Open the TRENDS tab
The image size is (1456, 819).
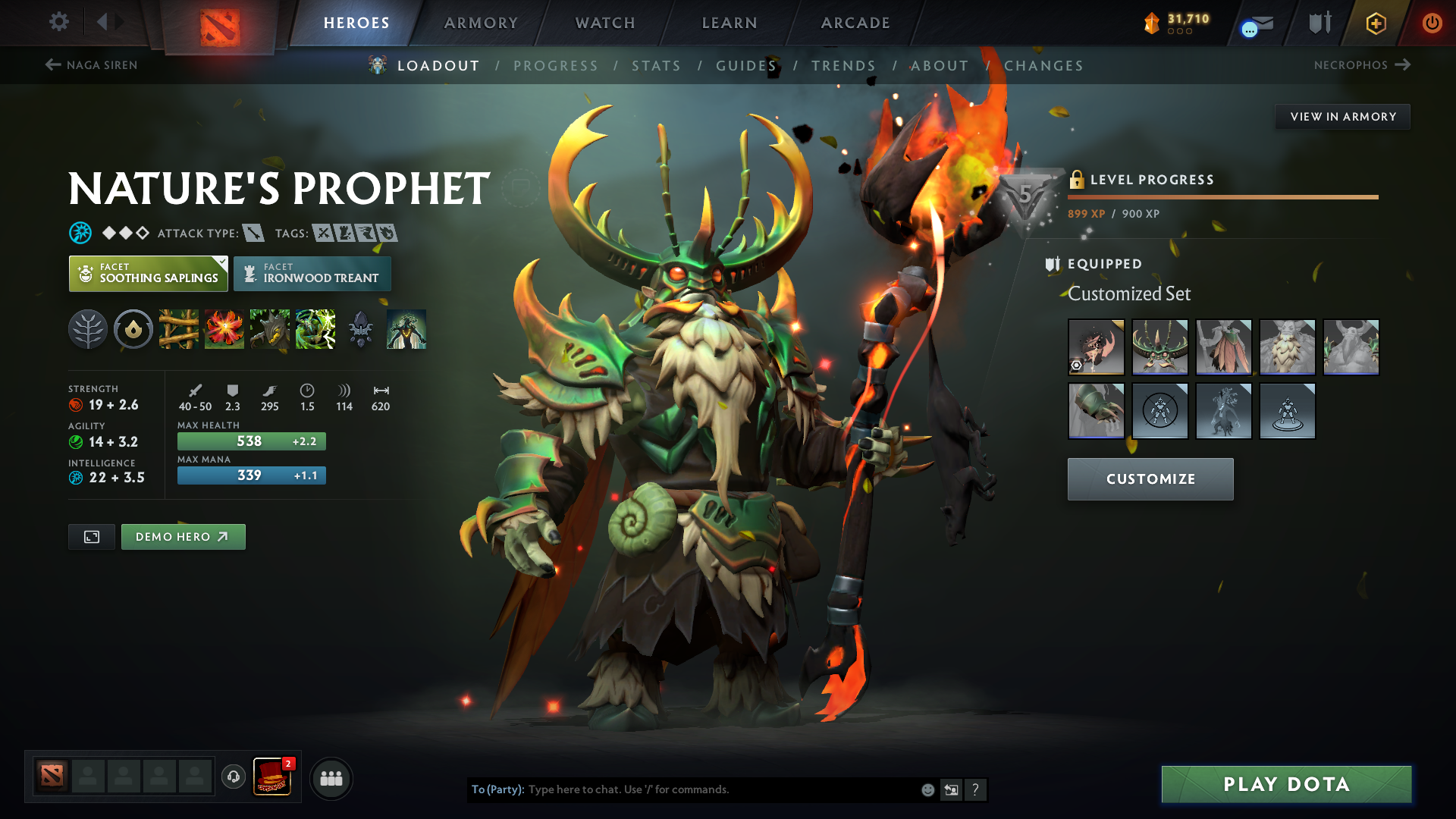tap(843, 66)
